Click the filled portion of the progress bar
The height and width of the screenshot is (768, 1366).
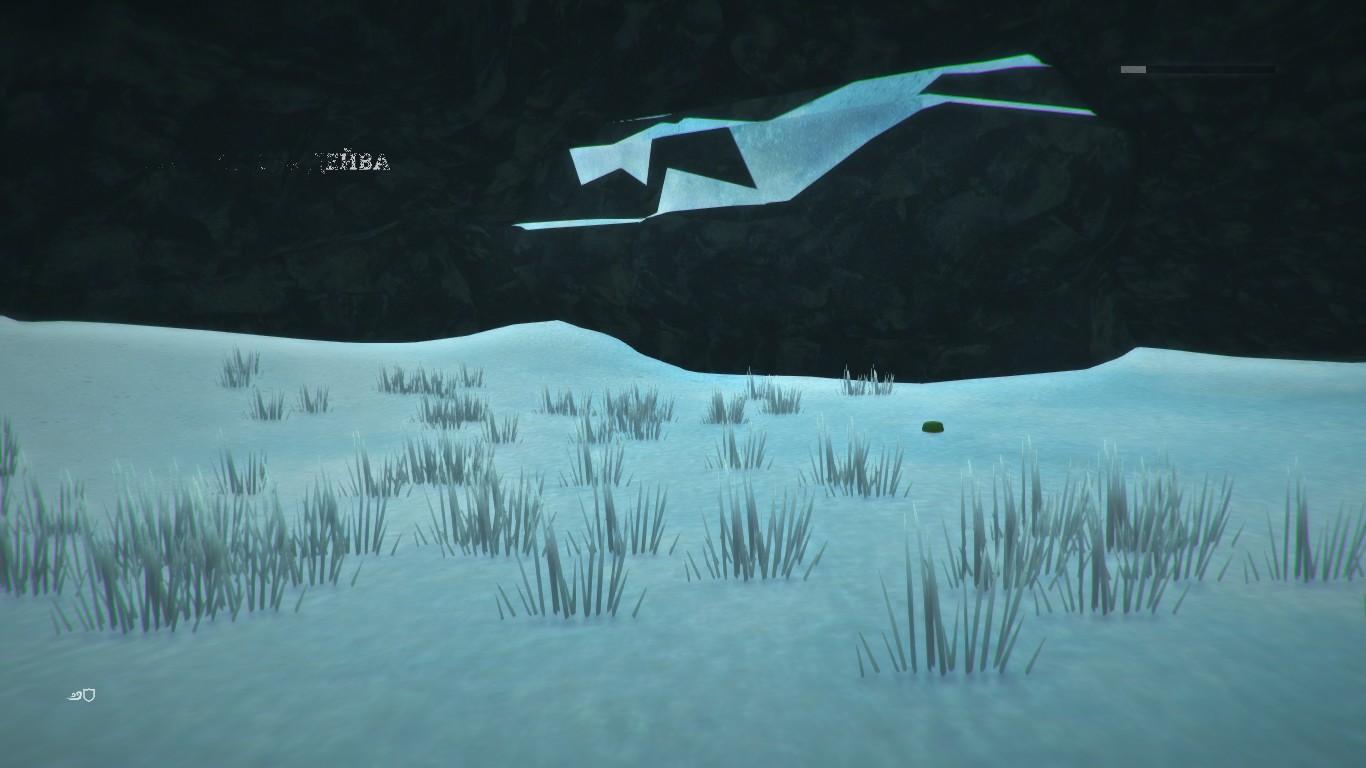coord(1133,70)
